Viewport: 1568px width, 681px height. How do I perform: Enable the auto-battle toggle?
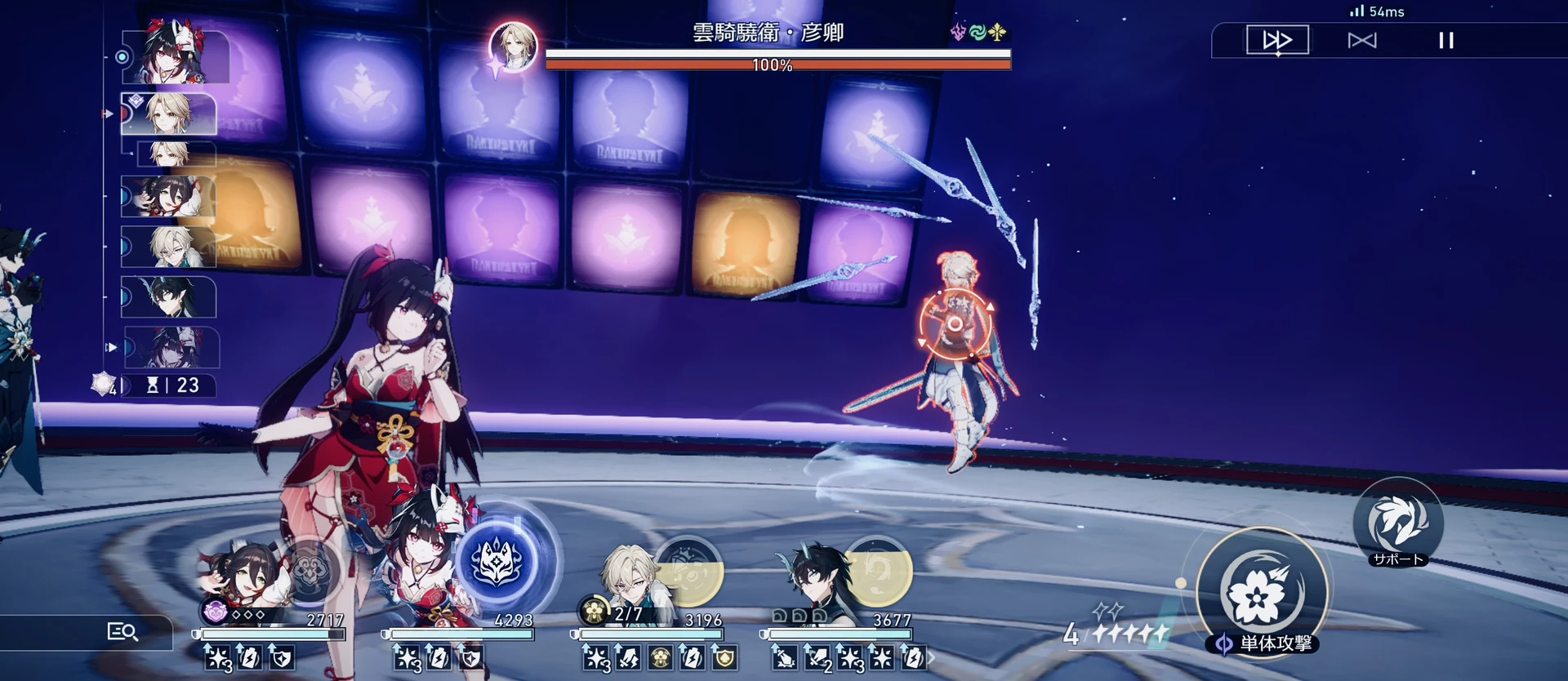point(1363,38)
